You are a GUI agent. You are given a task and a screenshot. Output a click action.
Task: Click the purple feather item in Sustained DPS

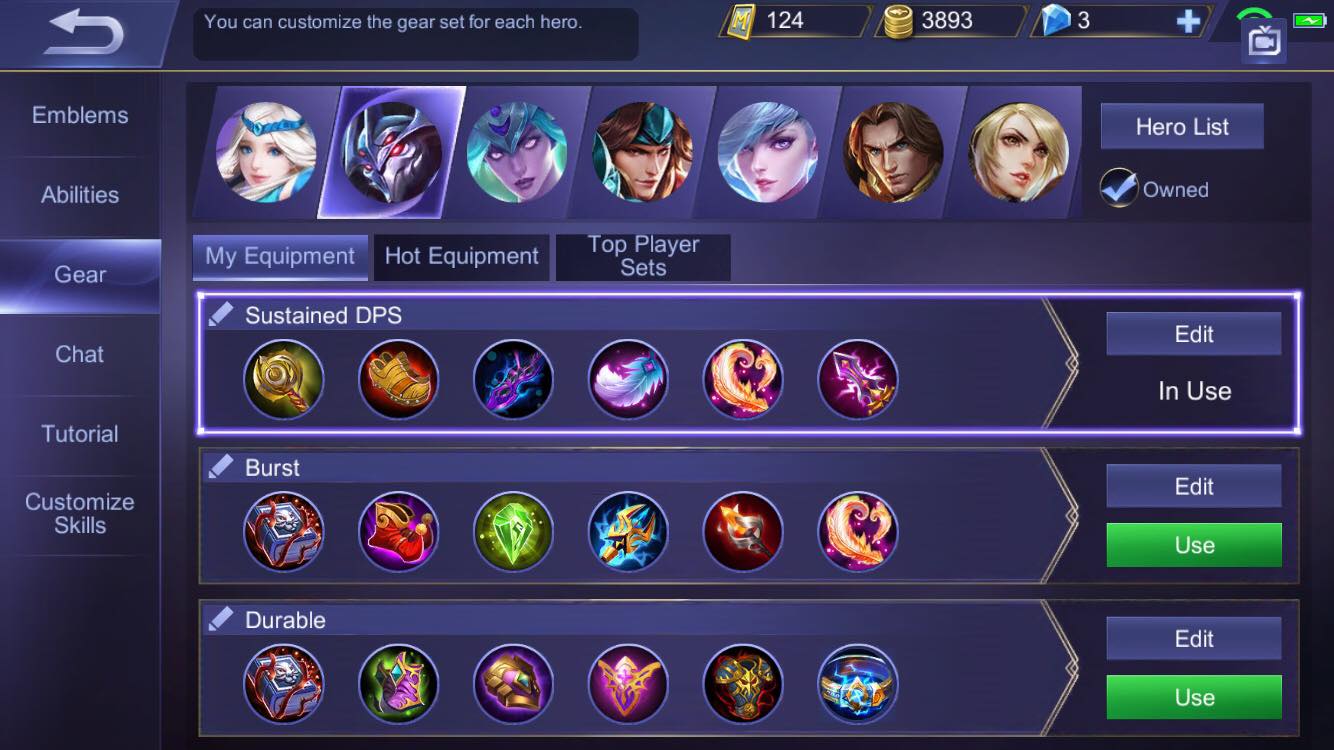pos(628,379)
